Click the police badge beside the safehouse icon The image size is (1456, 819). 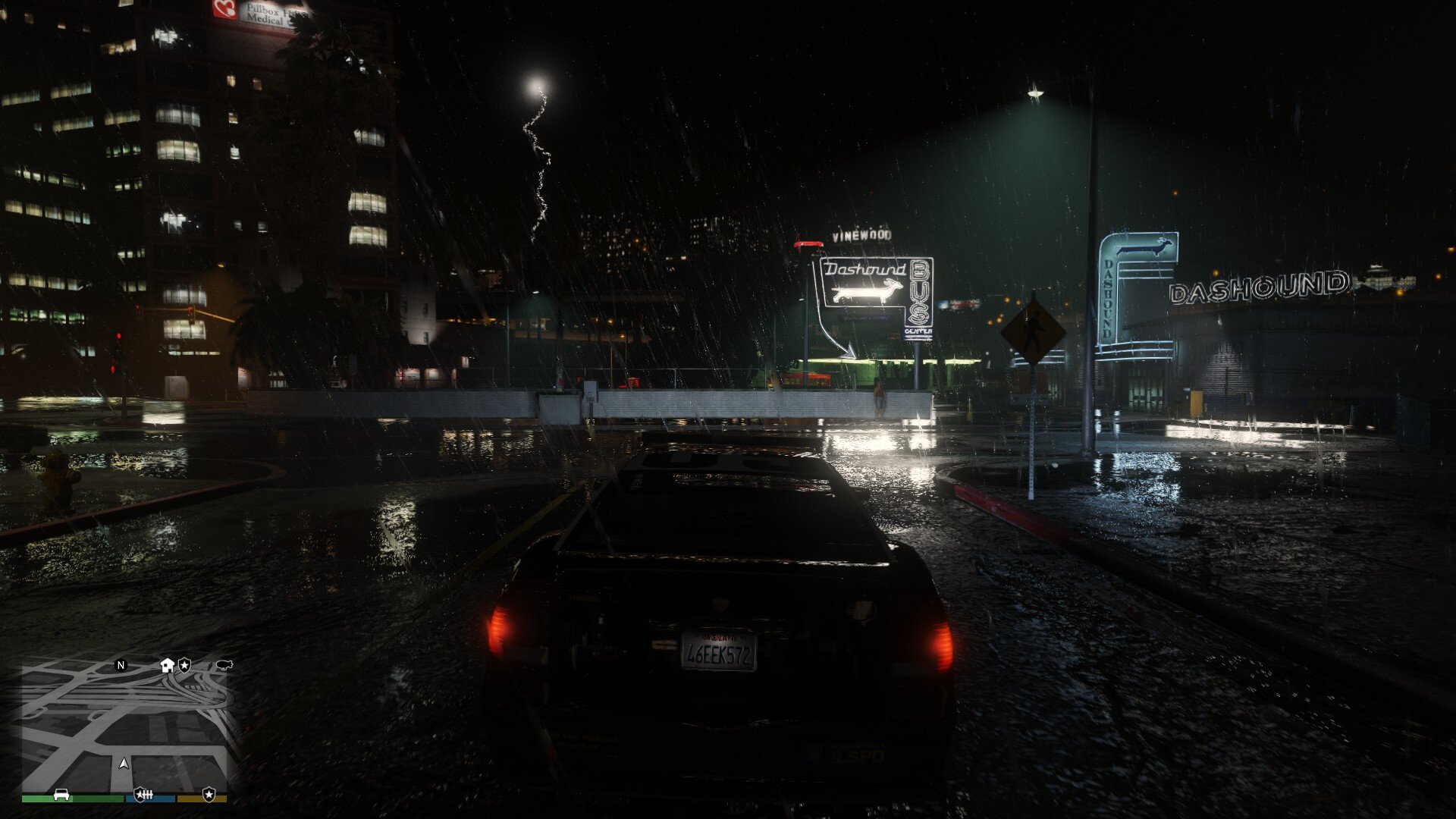click(184, 665)
